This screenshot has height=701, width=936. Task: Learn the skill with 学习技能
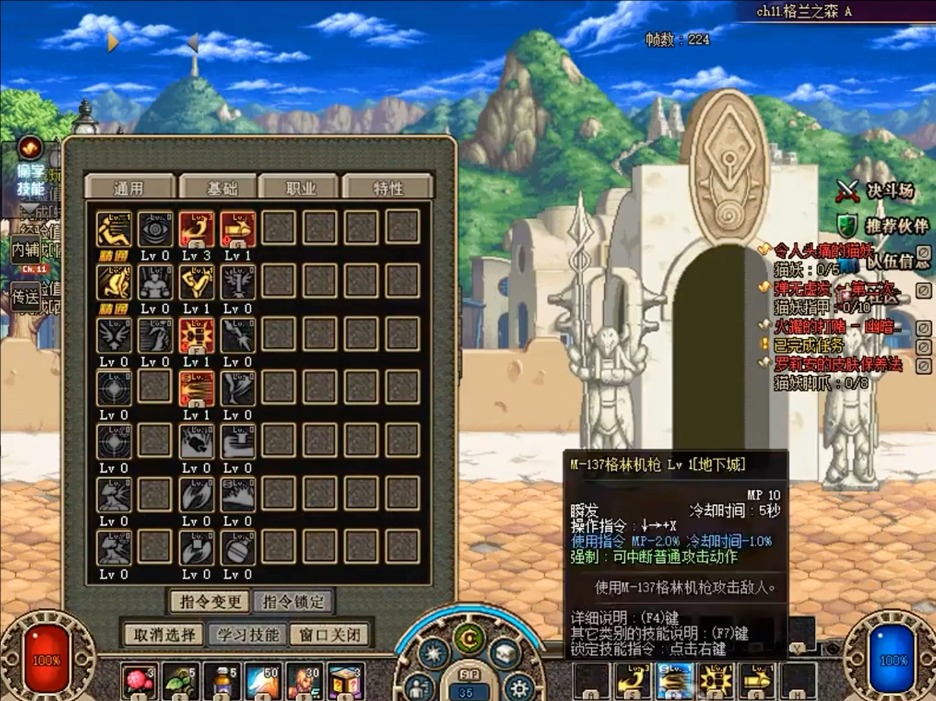[250, 634]
